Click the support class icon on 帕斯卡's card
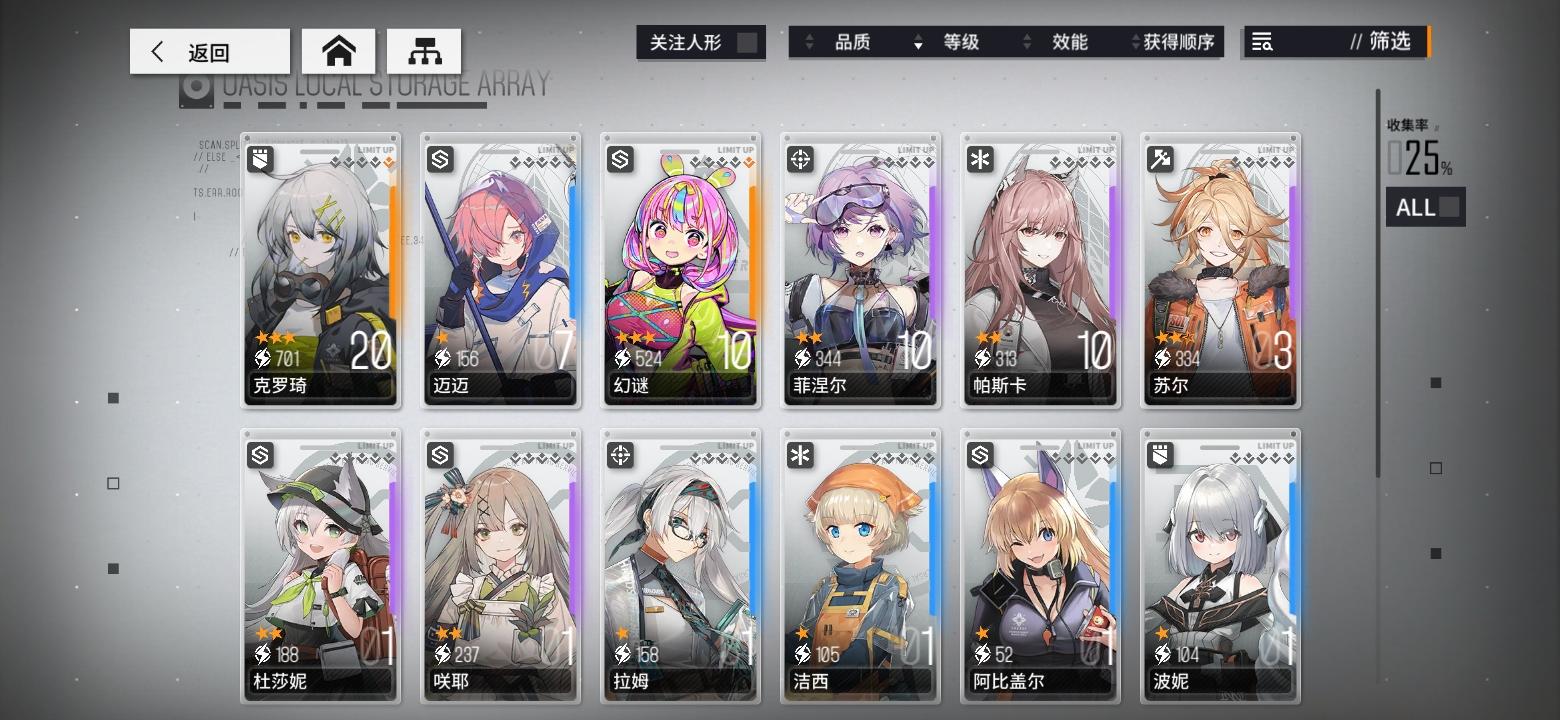The image size is (1560, 720). coord(980,160)
